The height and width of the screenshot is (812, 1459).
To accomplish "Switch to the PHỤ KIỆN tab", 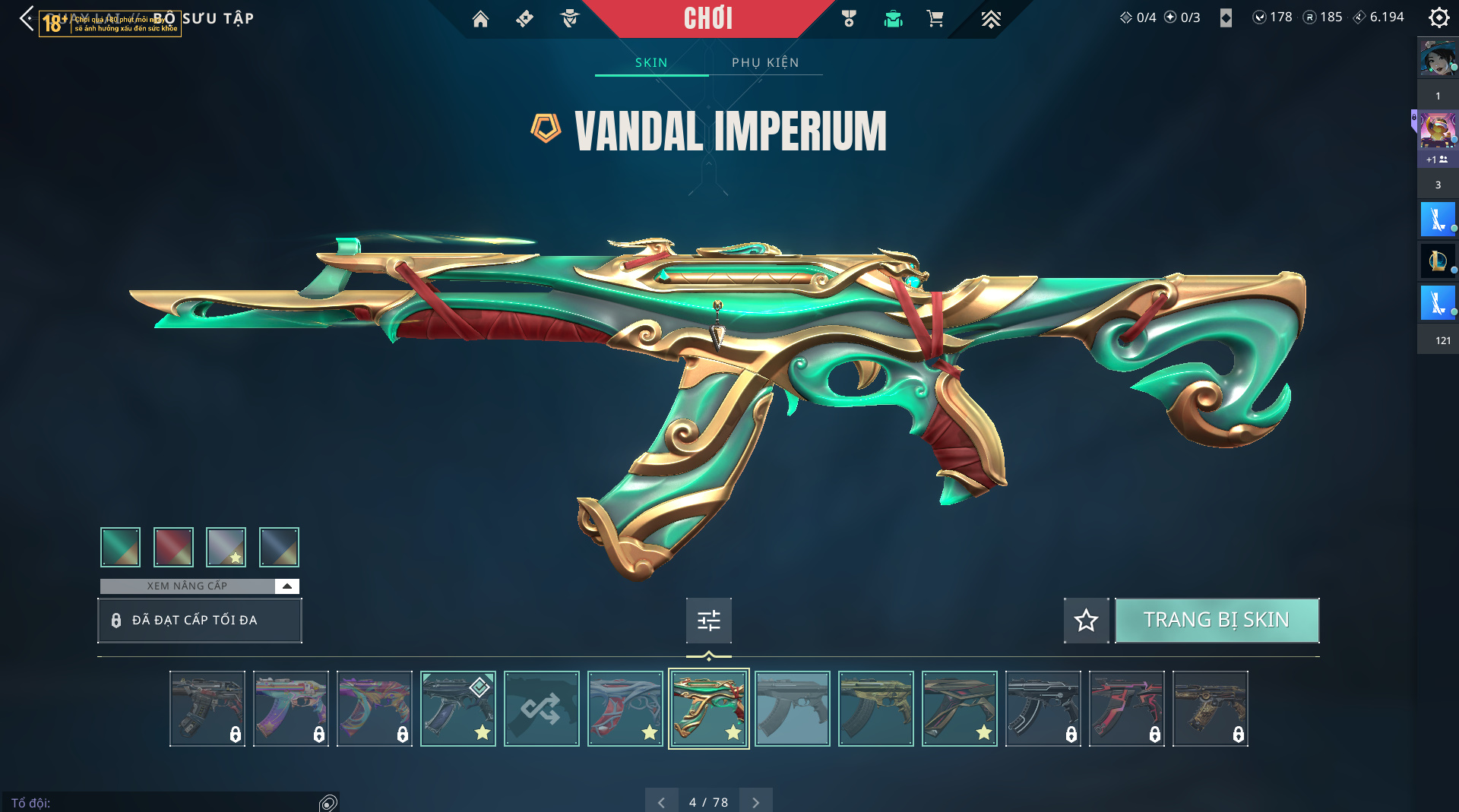I will pos(765,62).
